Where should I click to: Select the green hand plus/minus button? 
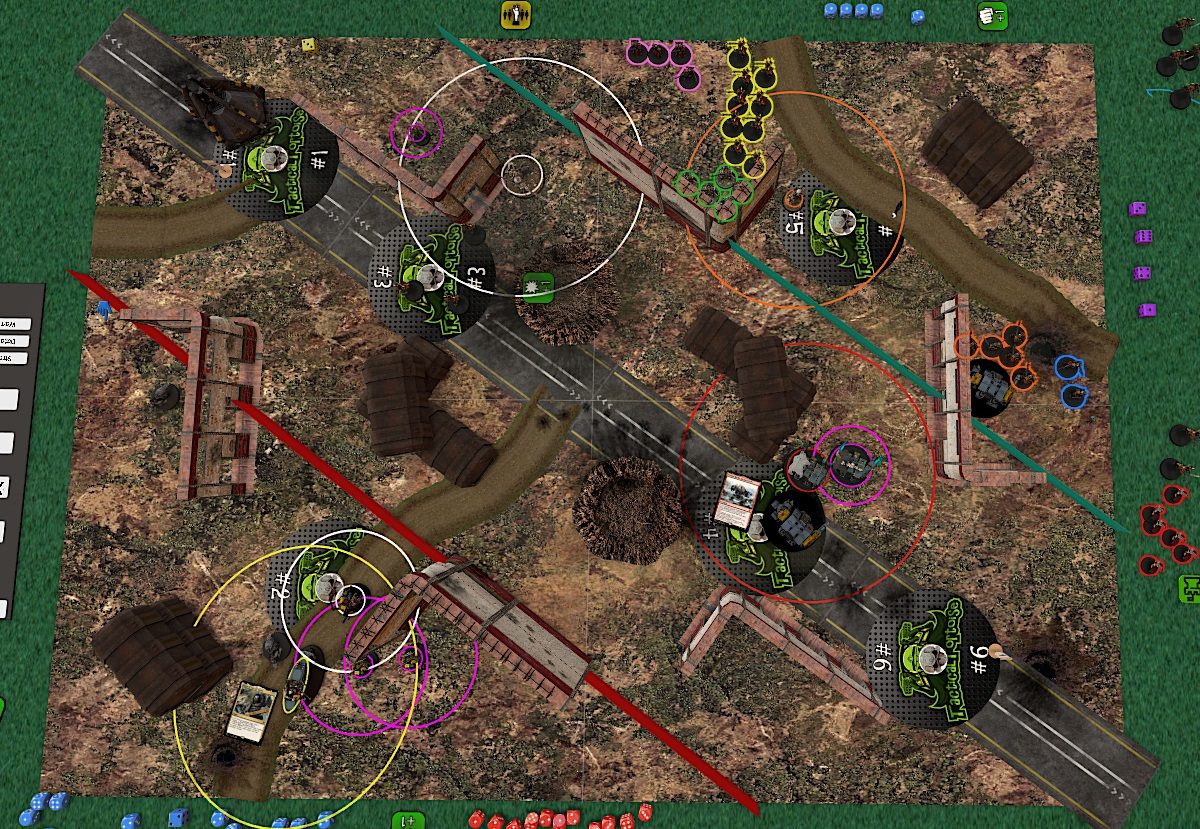(x=992, y=16)
